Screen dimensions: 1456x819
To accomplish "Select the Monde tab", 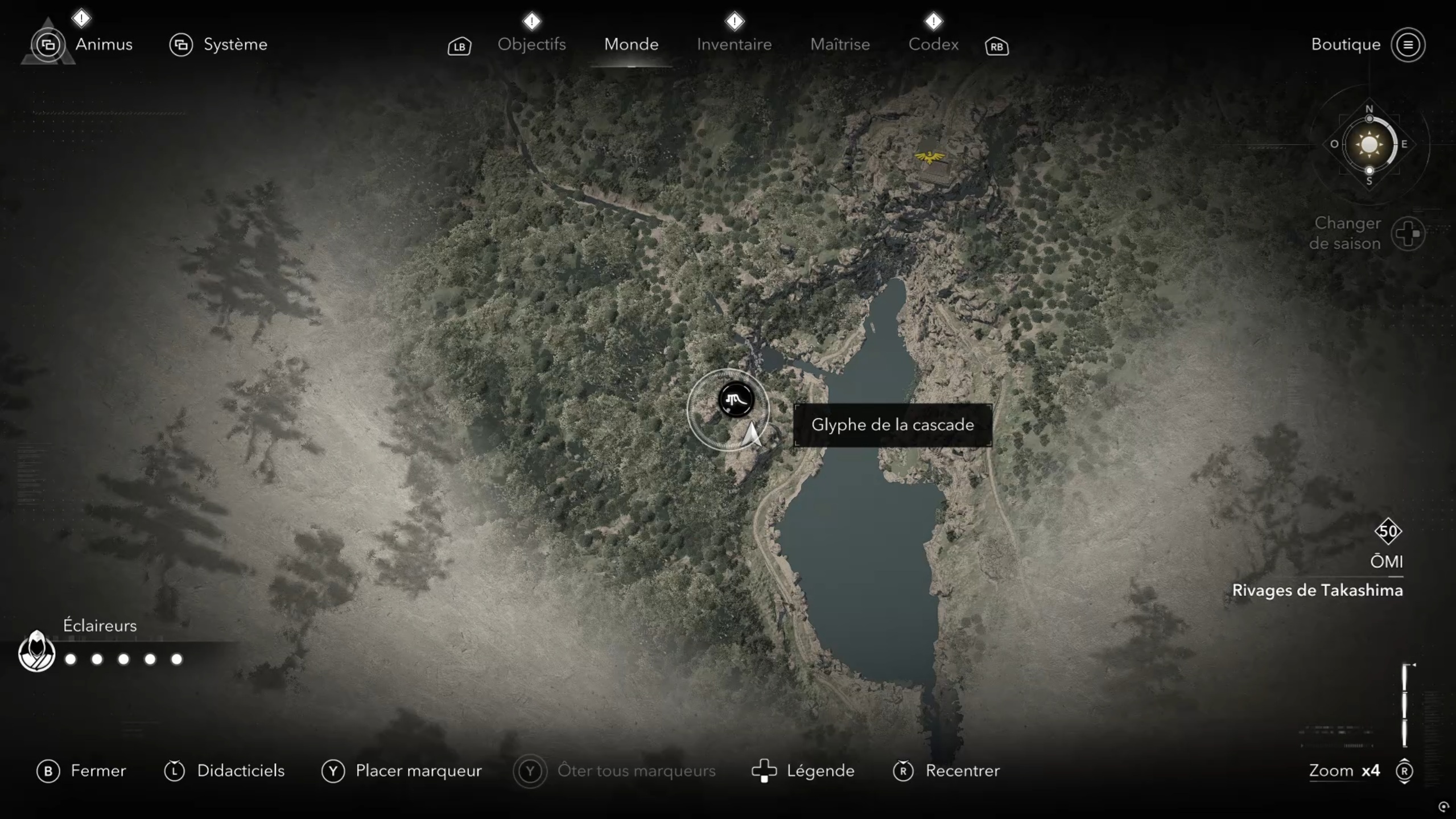I will click(x=631, y=44).
